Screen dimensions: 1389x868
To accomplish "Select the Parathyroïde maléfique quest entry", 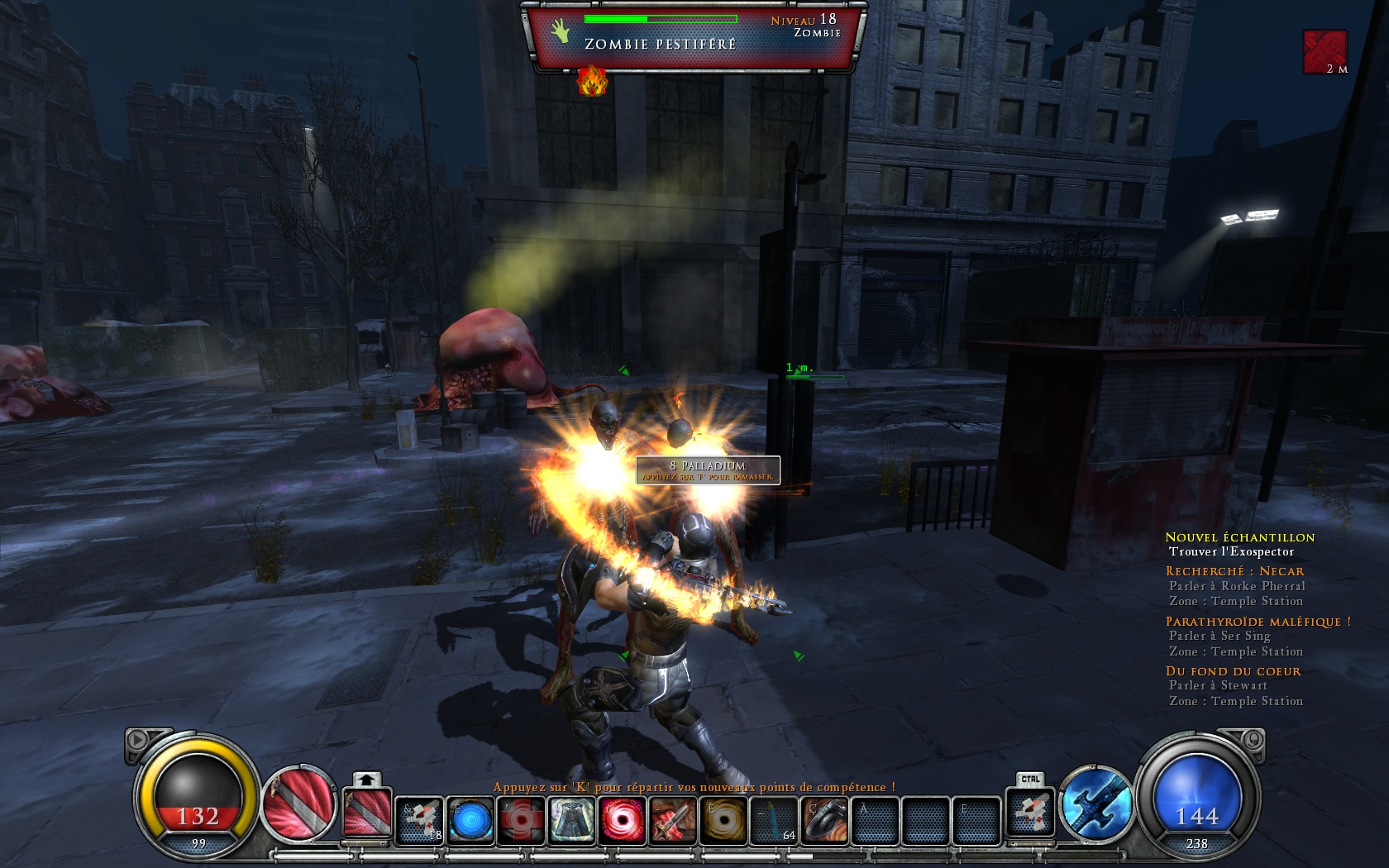I will click(x=1258, y=622).
